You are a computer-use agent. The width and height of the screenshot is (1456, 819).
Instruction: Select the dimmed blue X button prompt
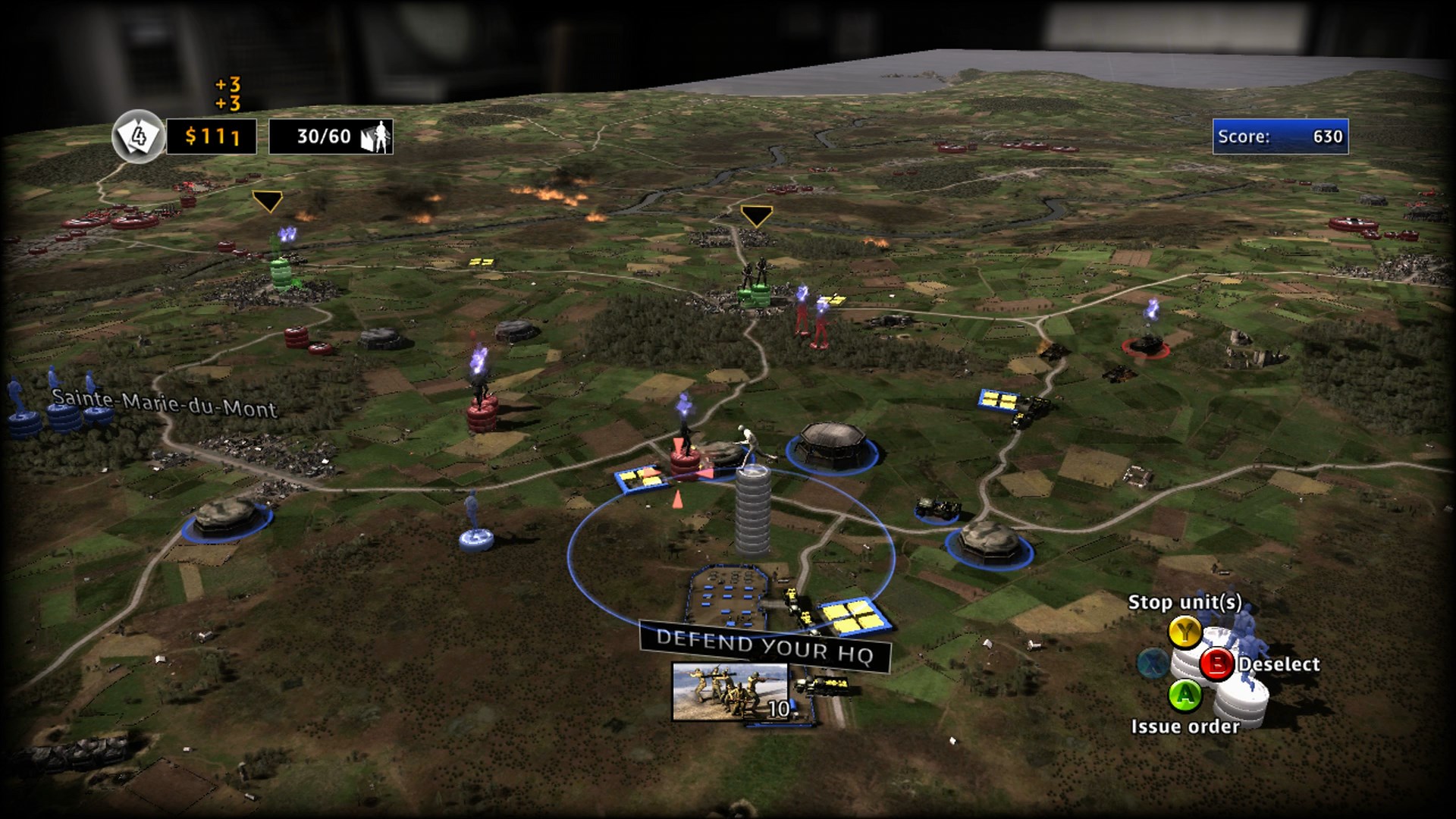tap(1154, 664)
